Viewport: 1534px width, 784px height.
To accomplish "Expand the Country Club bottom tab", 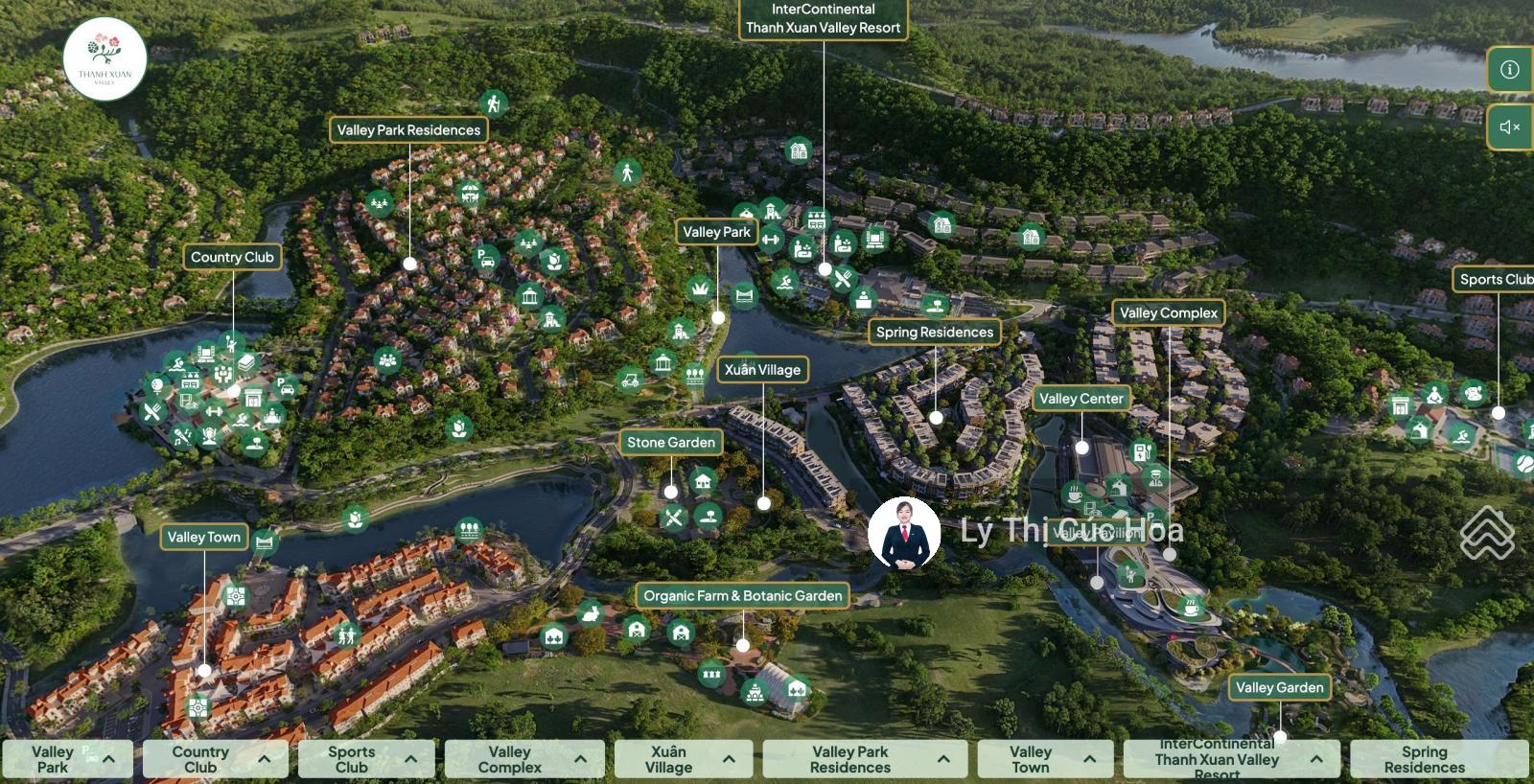I will (x=215, y=759).
